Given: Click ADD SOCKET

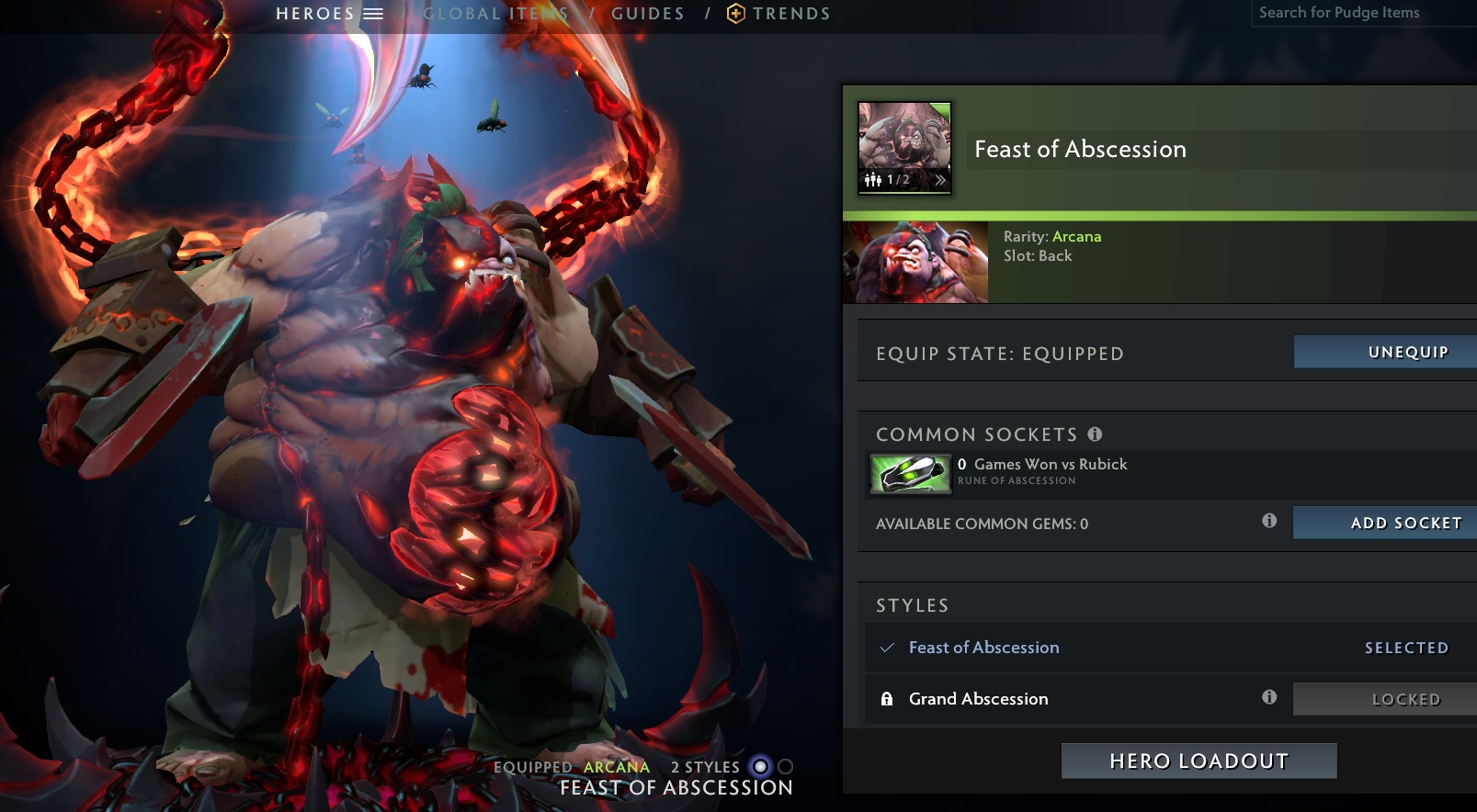Looking at the screenshot, I should click(1384, 522).
